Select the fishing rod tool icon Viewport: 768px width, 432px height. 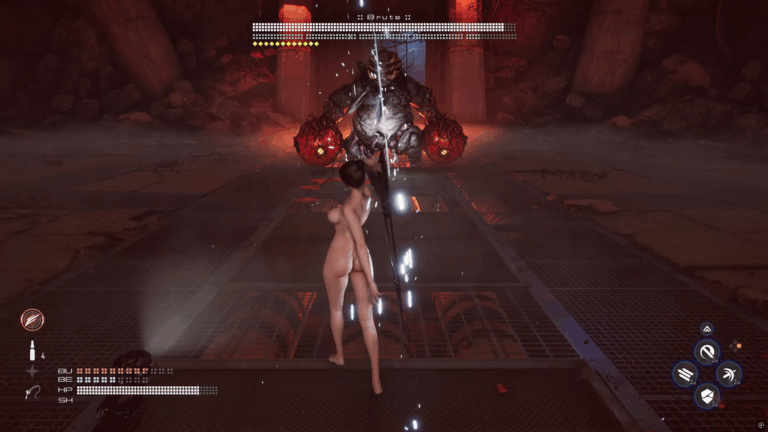tap(32, 392)
